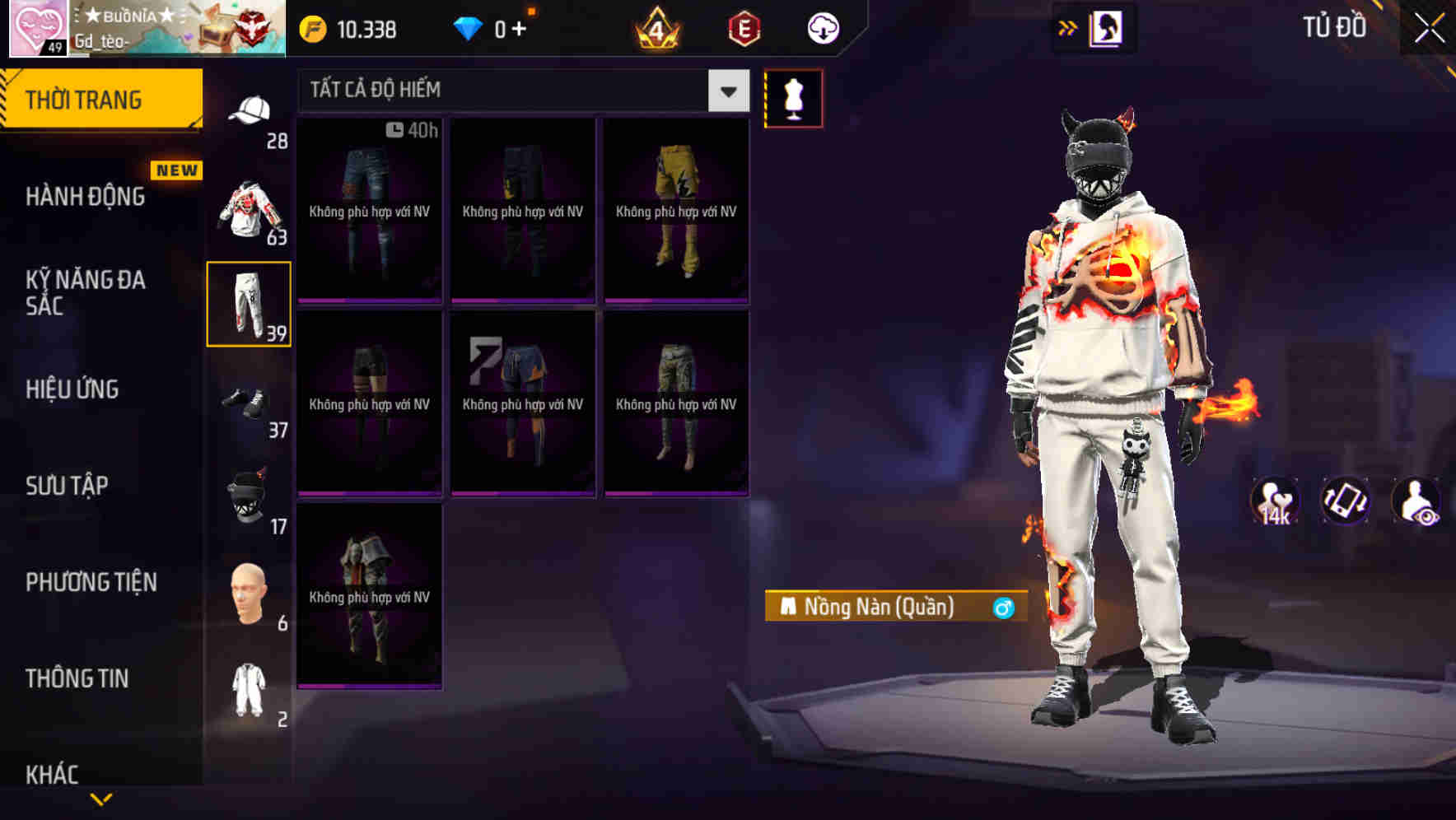This screenshot has height=820, width=1456.
Task: Switch to the HÀNH ĐỘNG tab
Action: pos(86,196)
